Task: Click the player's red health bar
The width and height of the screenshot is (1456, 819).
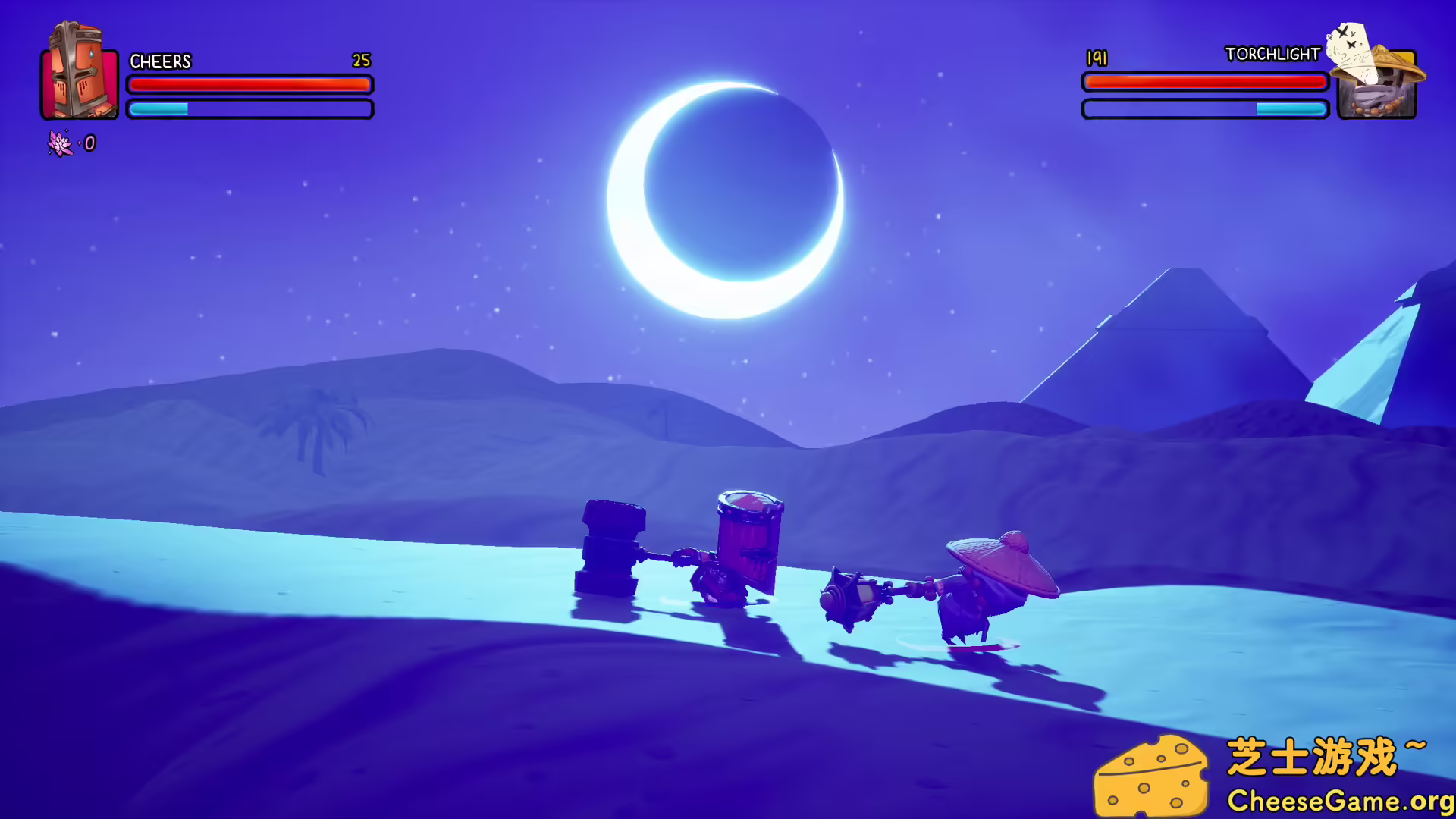Action: coord(250,85)
